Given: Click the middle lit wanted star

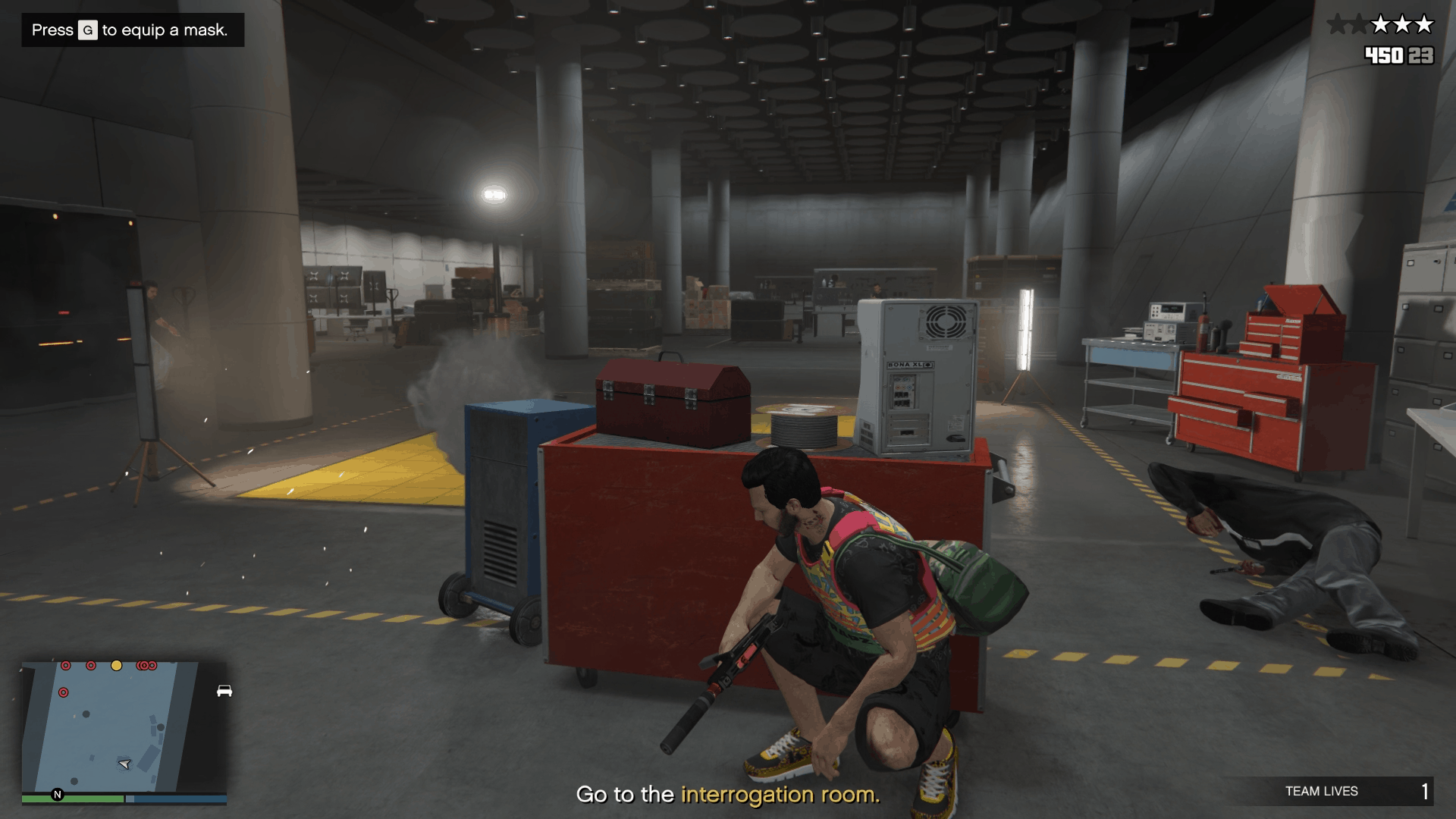Looking at the screenshot, I should 1402,24.
